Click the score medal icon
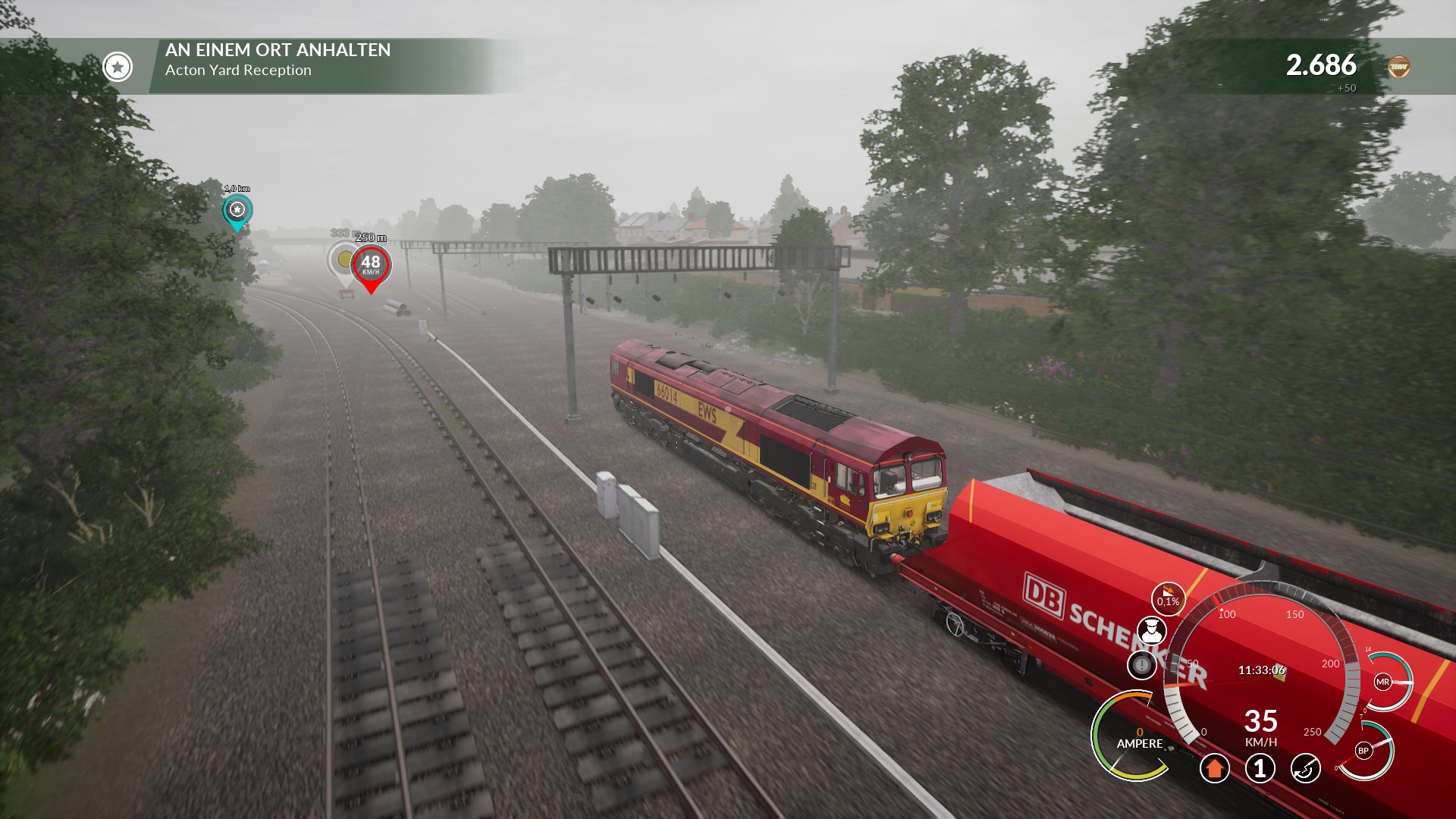 click(1398, 67)
